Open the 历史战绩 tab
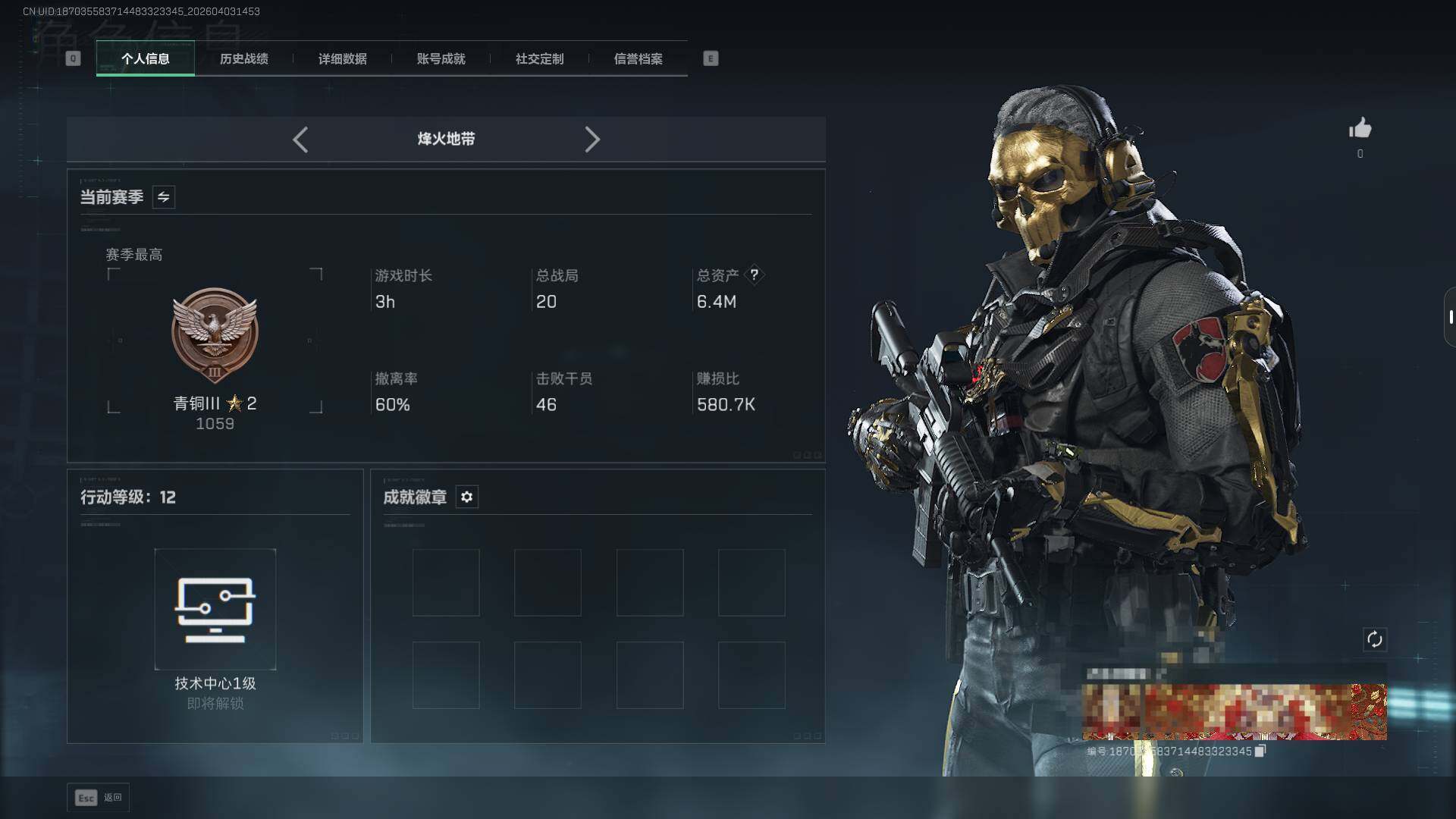The width and height of the screenshot is (1456, 819). pyautogui.click(x=243, y=59)
